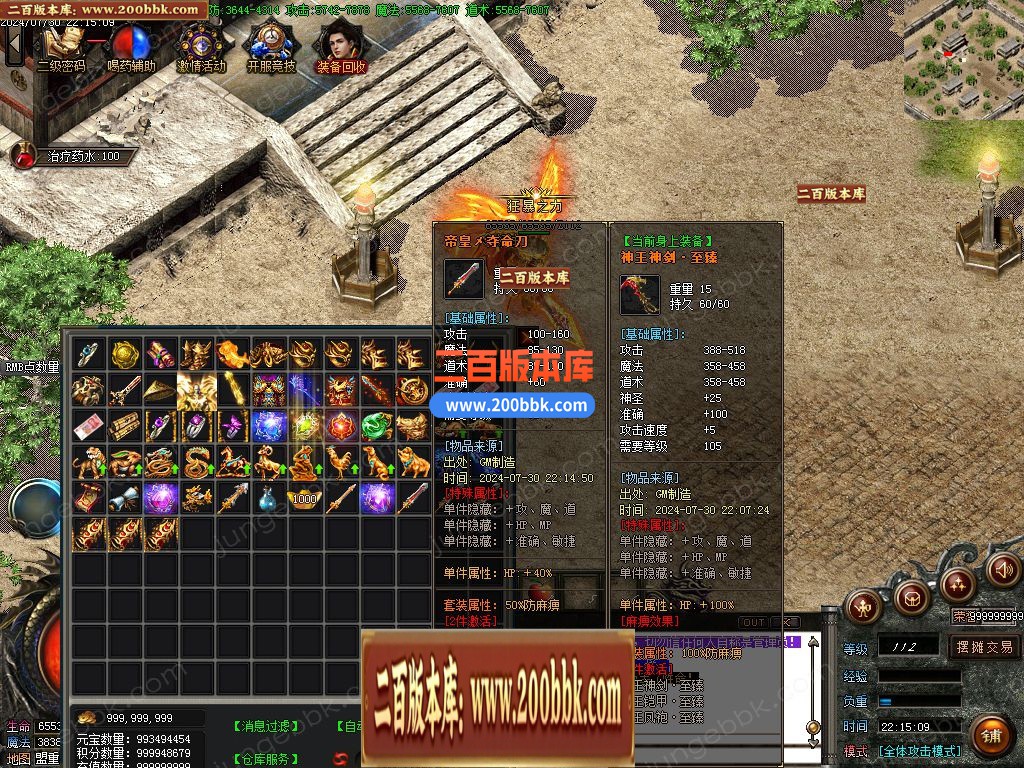Select the golden tiger statue in inventory
Screen dimensions: 1024x768
[88, 462]
